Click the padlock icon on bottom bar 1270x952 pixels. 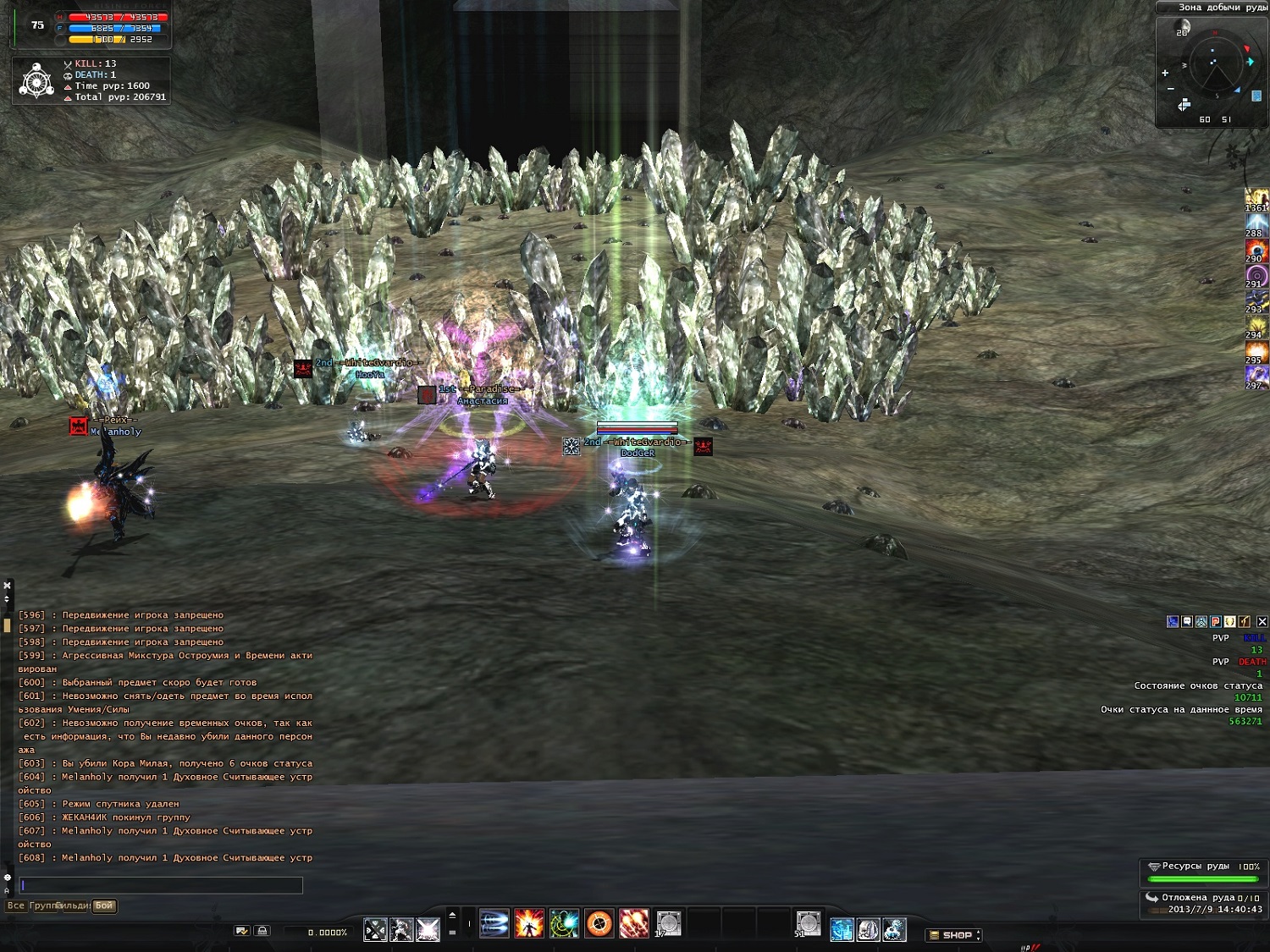tap(262, 931)
